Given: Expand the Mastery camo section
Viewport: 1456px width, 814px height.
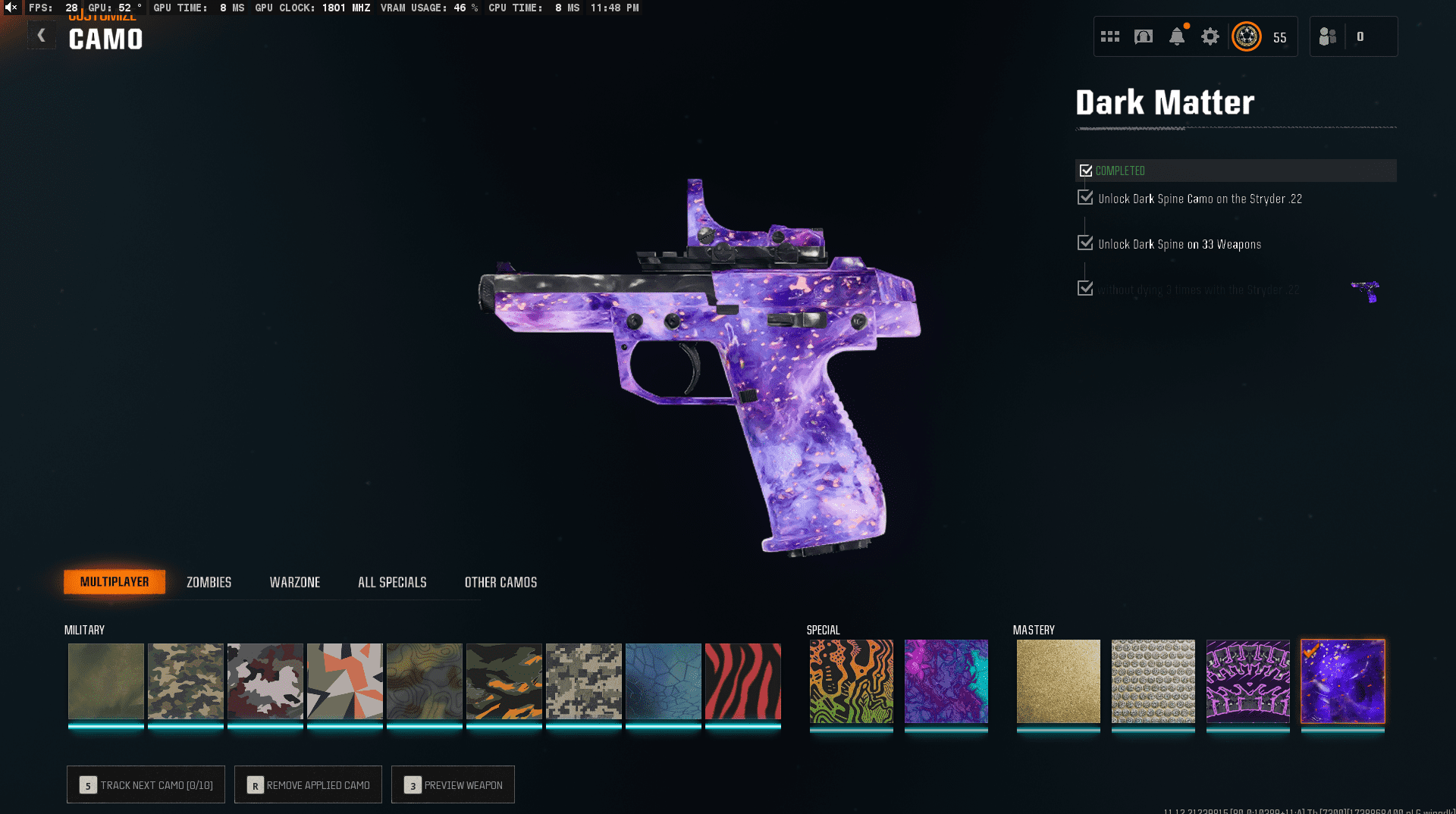Looking at the screenshot, I should [x=1034, y=629].
